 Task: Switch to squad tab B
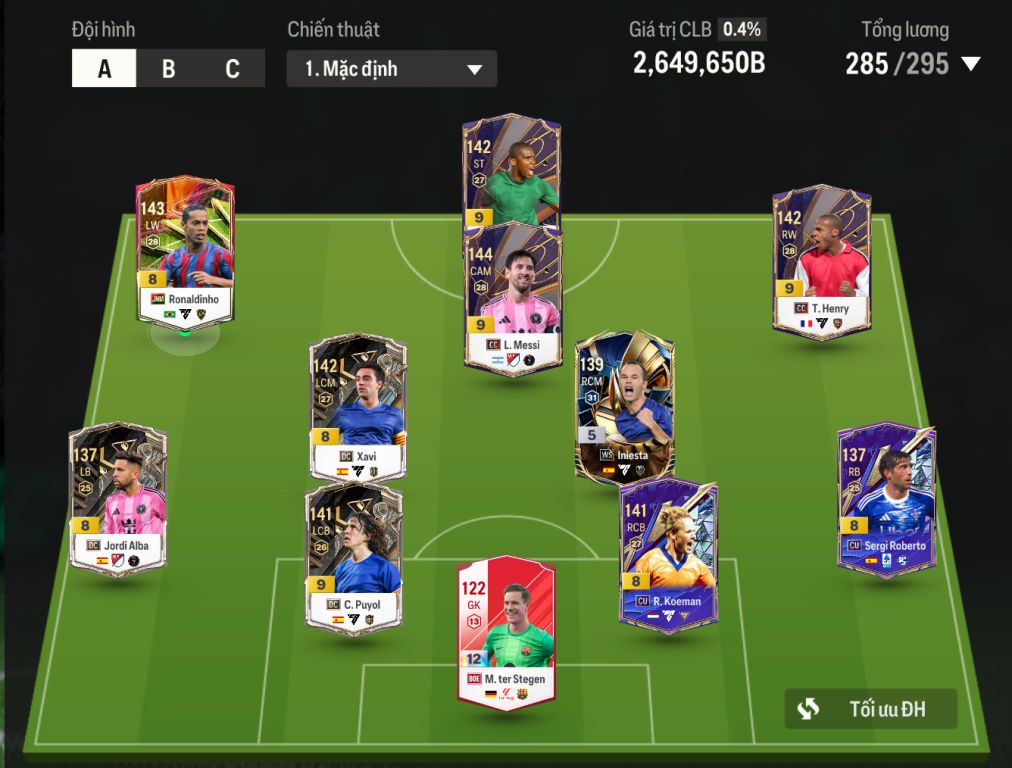click(168, 69)
